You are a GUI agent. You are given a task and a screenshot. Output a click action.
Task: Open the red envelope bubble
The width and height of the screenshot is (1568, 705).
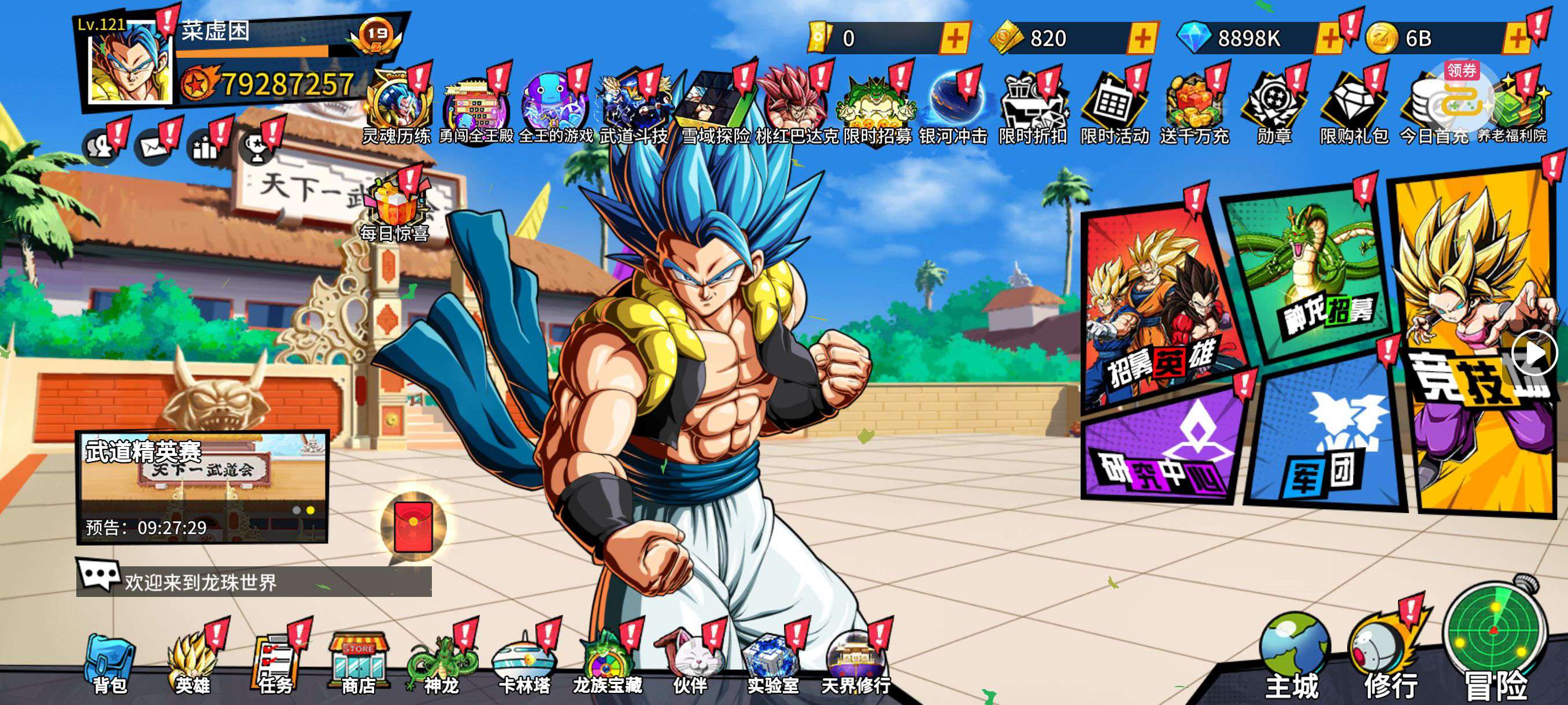pyautogui.click(x=413, y=526)
